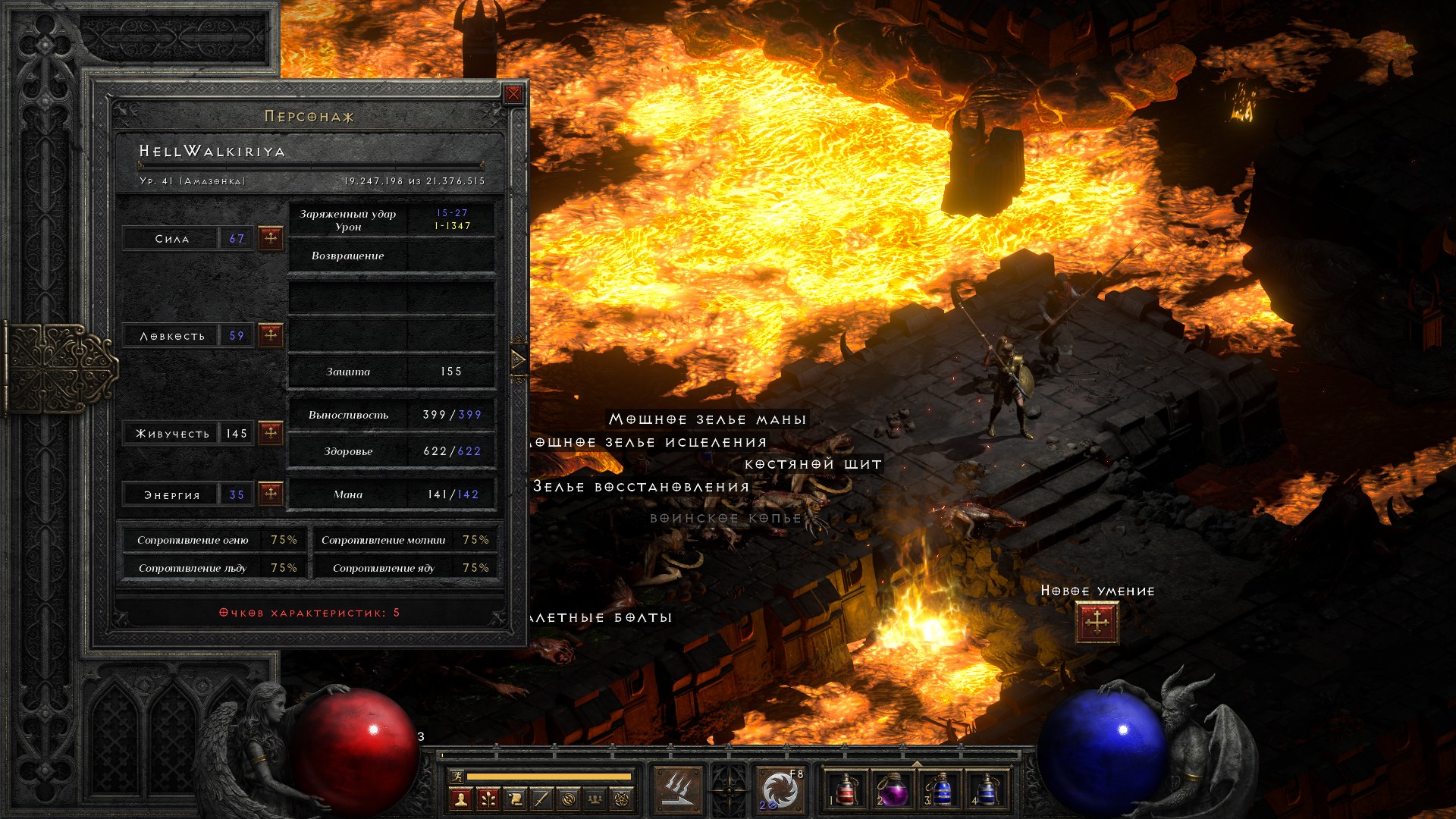Drink the purple rejuvenation potion in slot 2
The image size is (1456, 819).
point(893,790)
